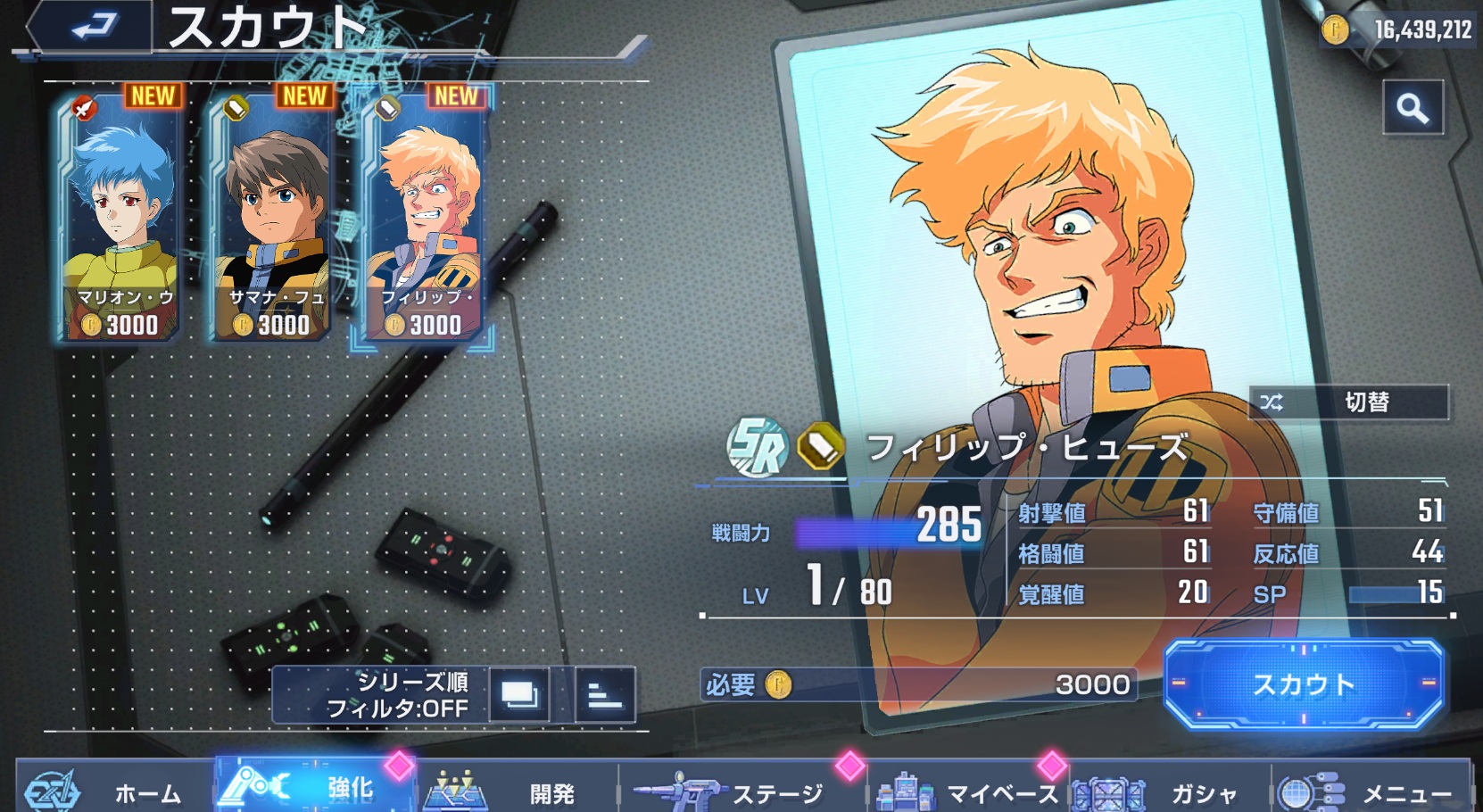Switch the card list display mode
Image resolution: width=1483 pixels, height=812 pixels.
(x=519, y=694)
